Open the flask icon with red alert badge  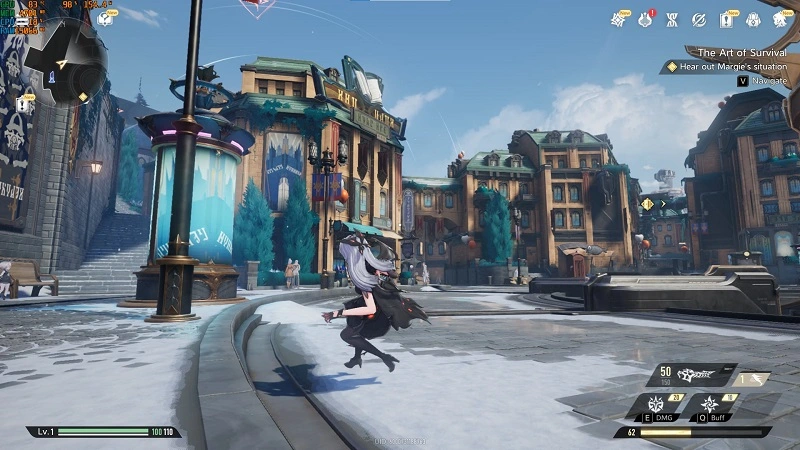(x=646, y=19)
